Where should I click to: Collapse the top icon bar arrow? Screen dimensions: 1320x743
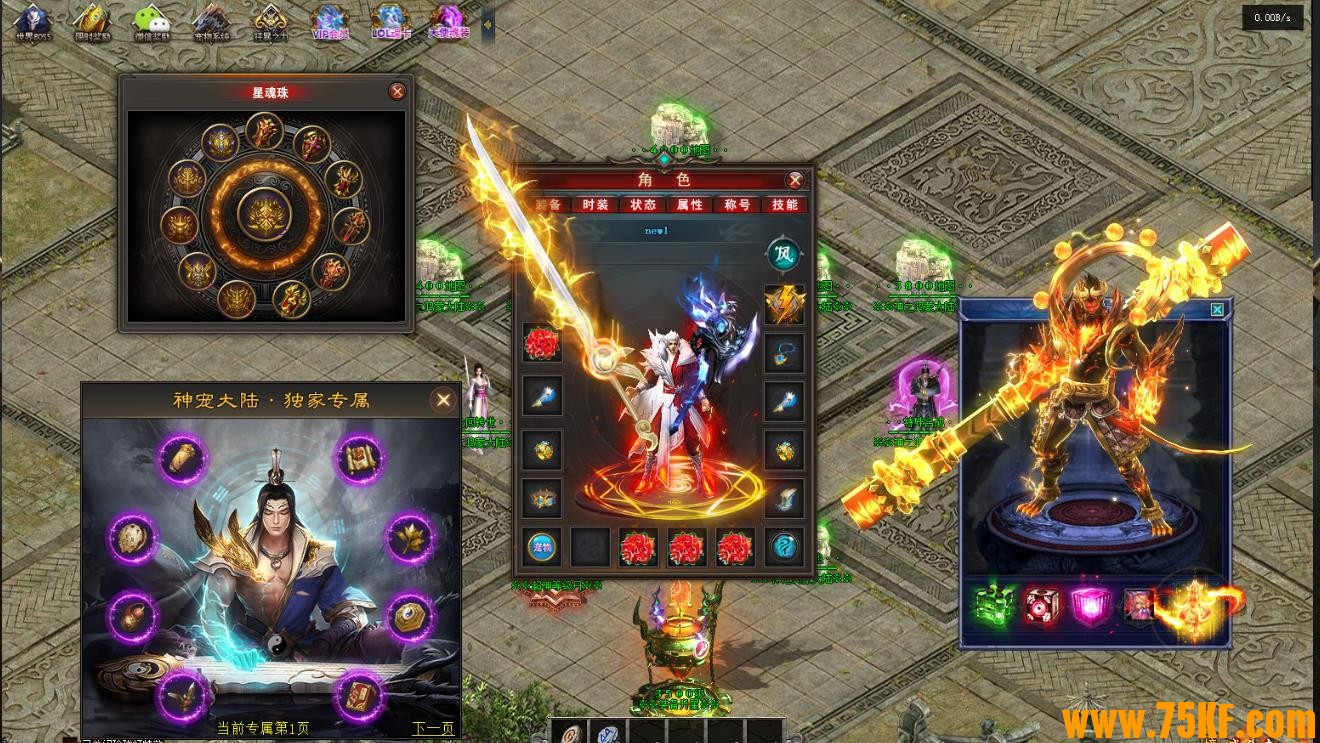[488, 24]
